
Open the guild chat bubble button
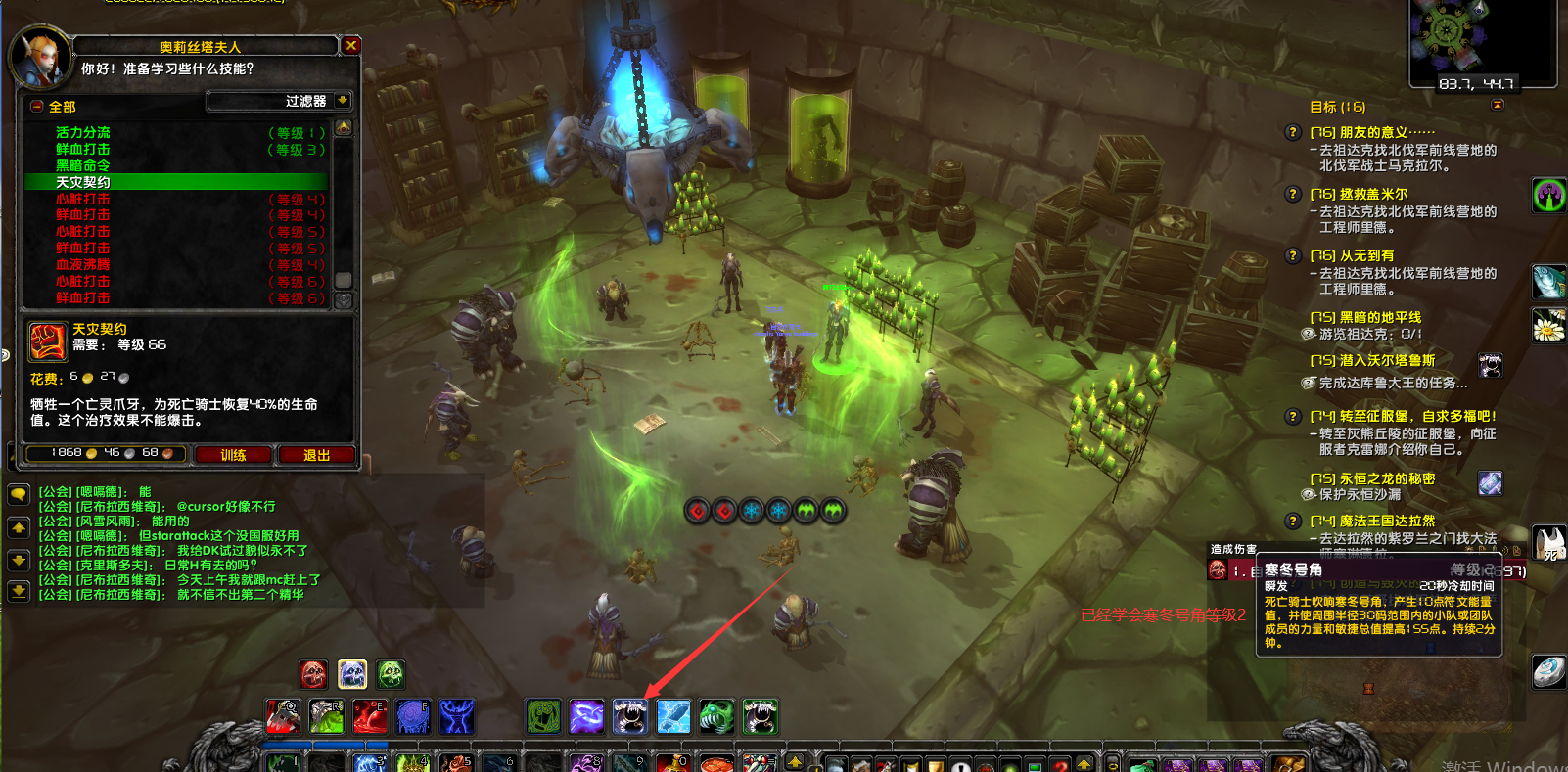click(19, 495)
